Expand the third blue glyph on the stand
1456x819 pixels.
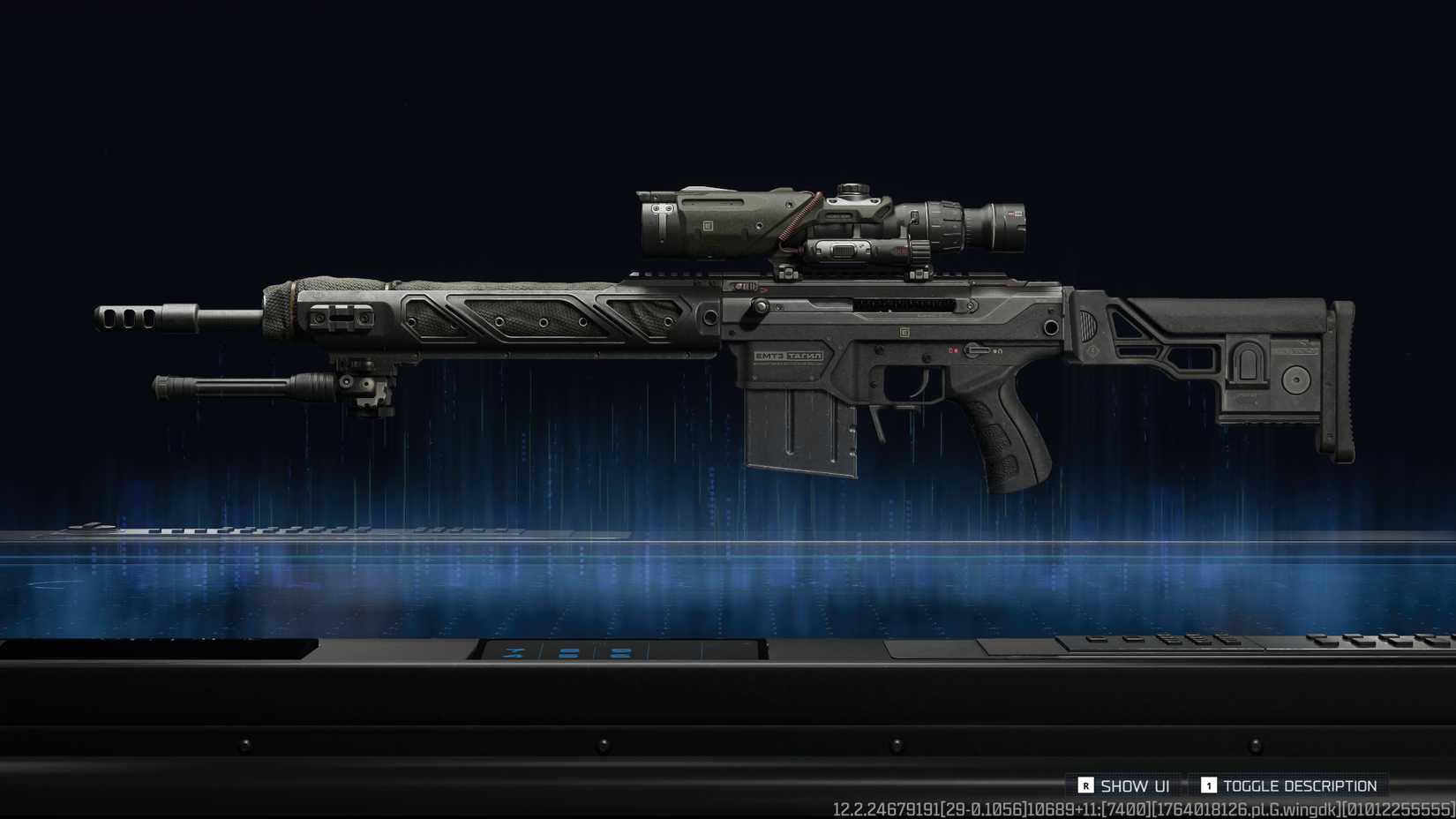[x=619, y=651]
